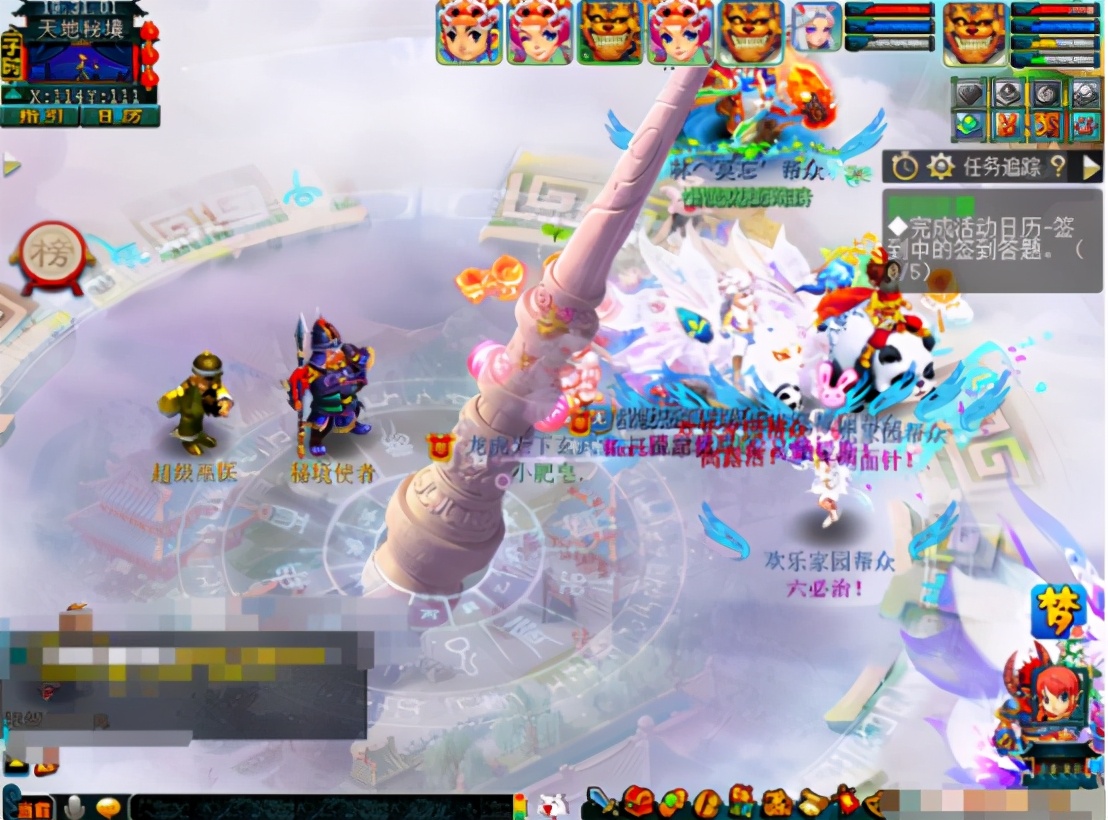The width and height of the screenshot is (1108, 820).
Task: Toggle the microphone voice chat icon
Action: (x=74, y=806)
